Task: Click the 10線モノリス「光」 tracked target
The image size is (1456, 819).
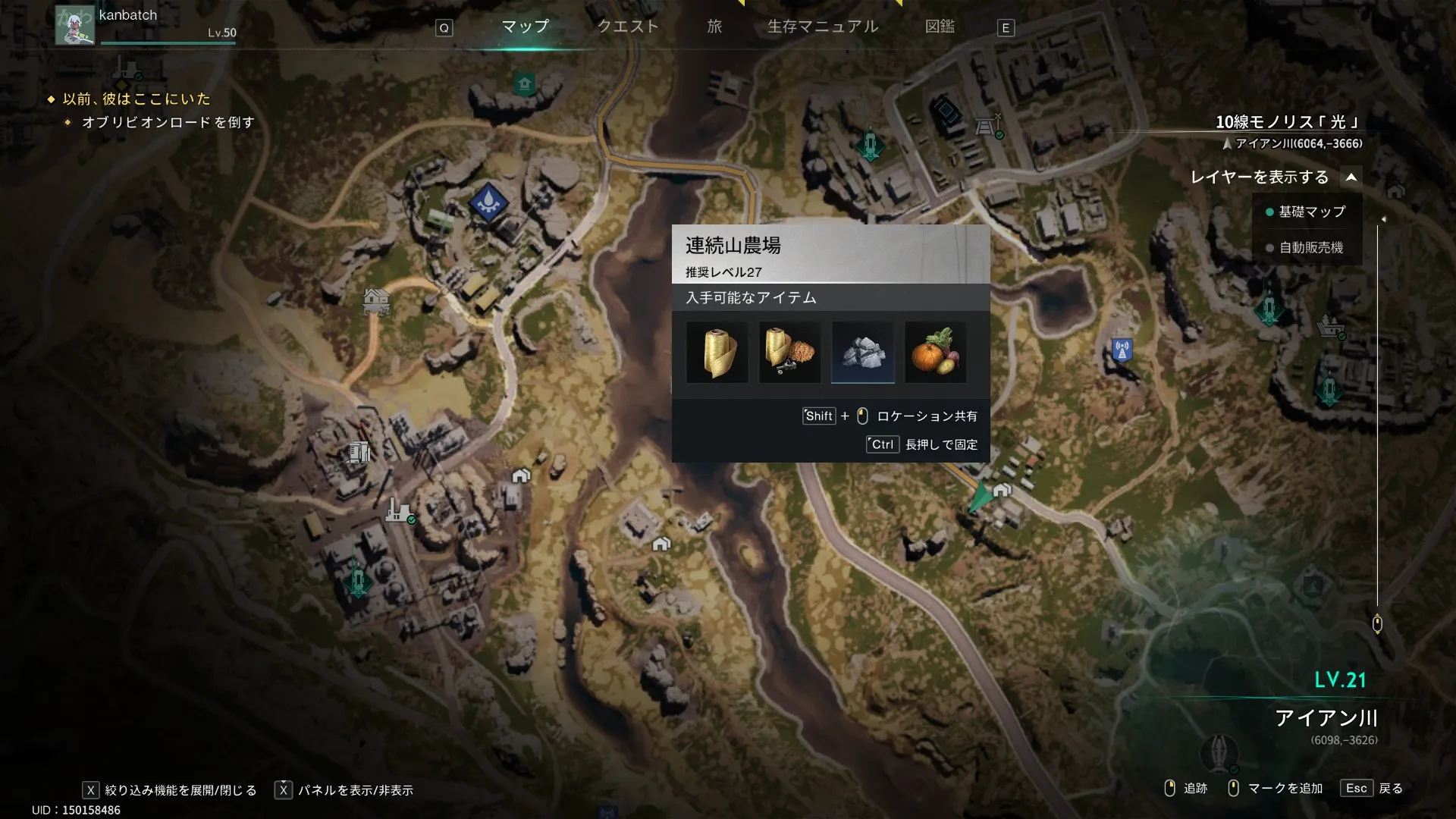Action: pos(1287,122)
